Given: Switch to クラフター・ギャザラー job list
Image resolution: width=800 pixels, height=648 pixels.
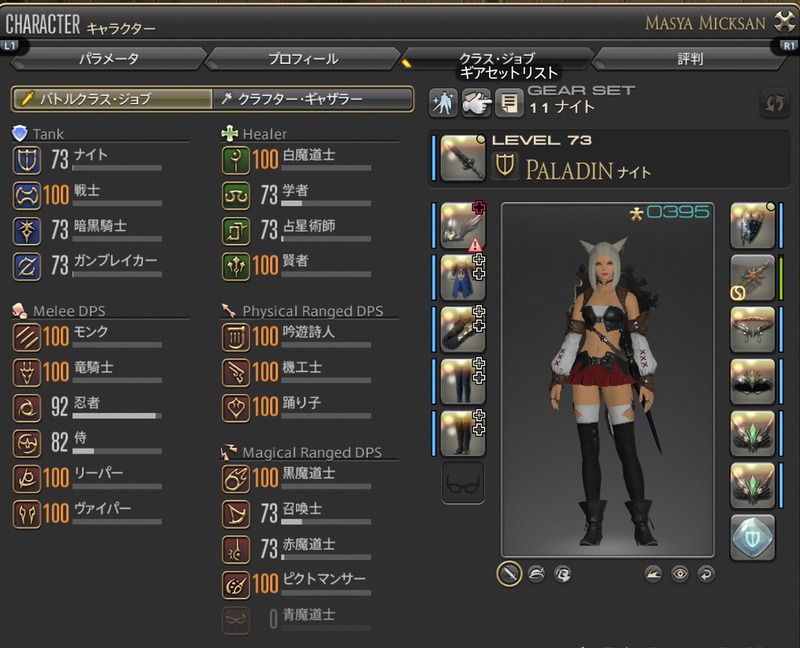Looking at the screenshot, I should (313, 99).
